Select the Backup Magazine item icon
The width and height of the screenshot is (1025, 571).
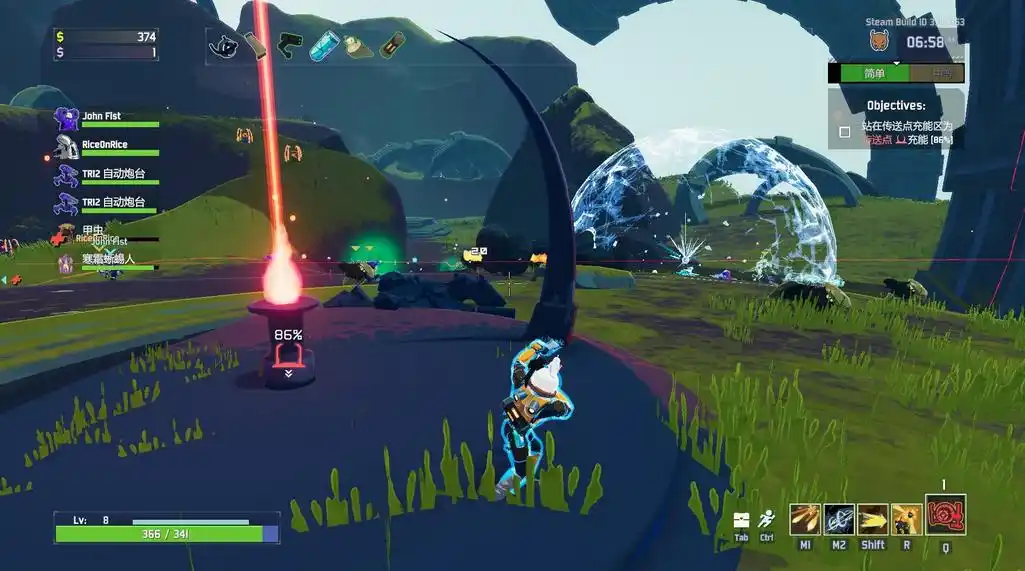click(x=255, y=45)
